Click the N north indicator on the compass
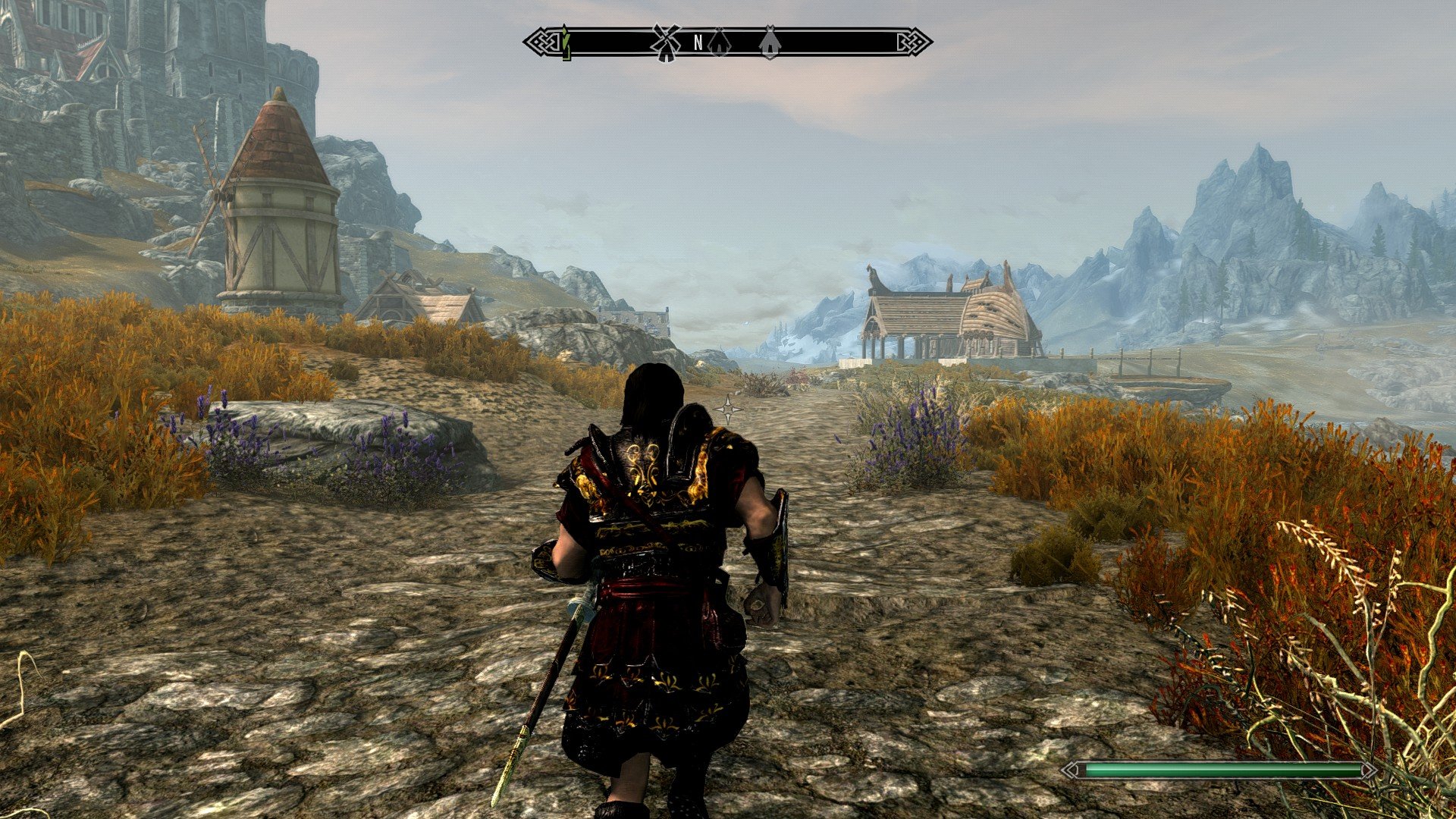This screenshot has width=1456, height=819. tap(698, 43)
